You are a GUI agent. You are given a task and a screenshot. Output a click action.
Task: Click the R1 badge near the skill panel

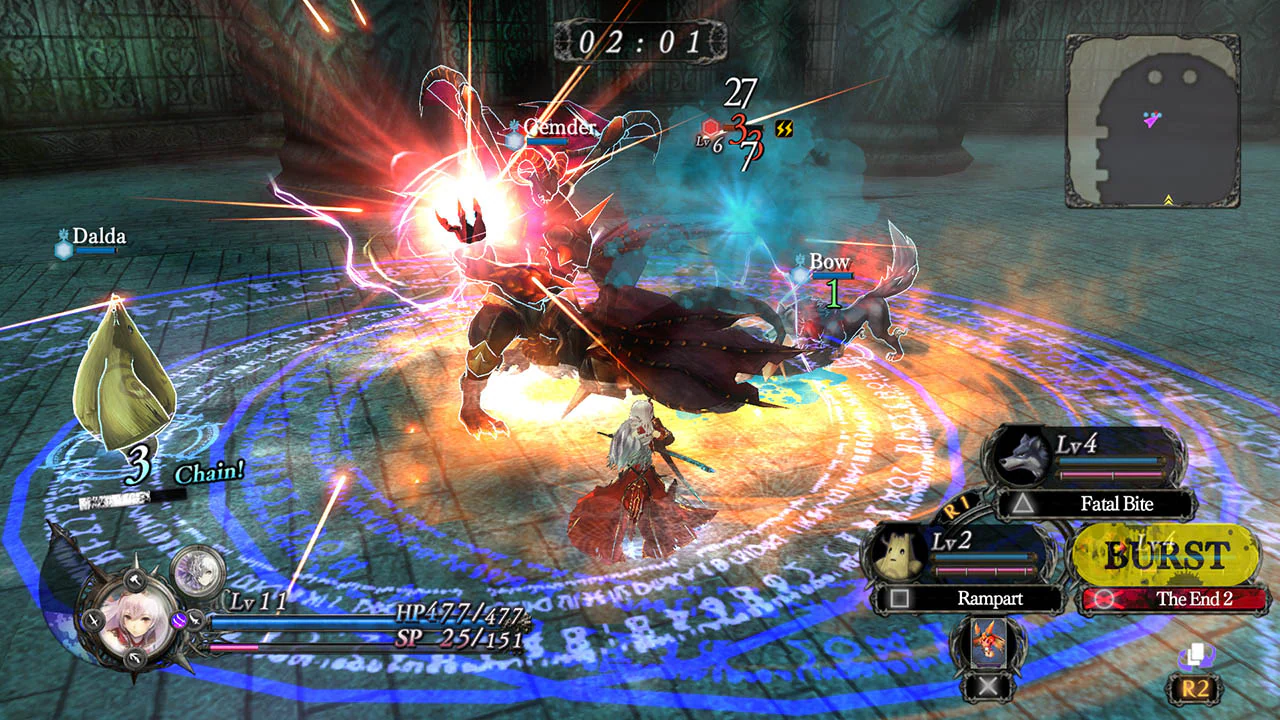957,508
